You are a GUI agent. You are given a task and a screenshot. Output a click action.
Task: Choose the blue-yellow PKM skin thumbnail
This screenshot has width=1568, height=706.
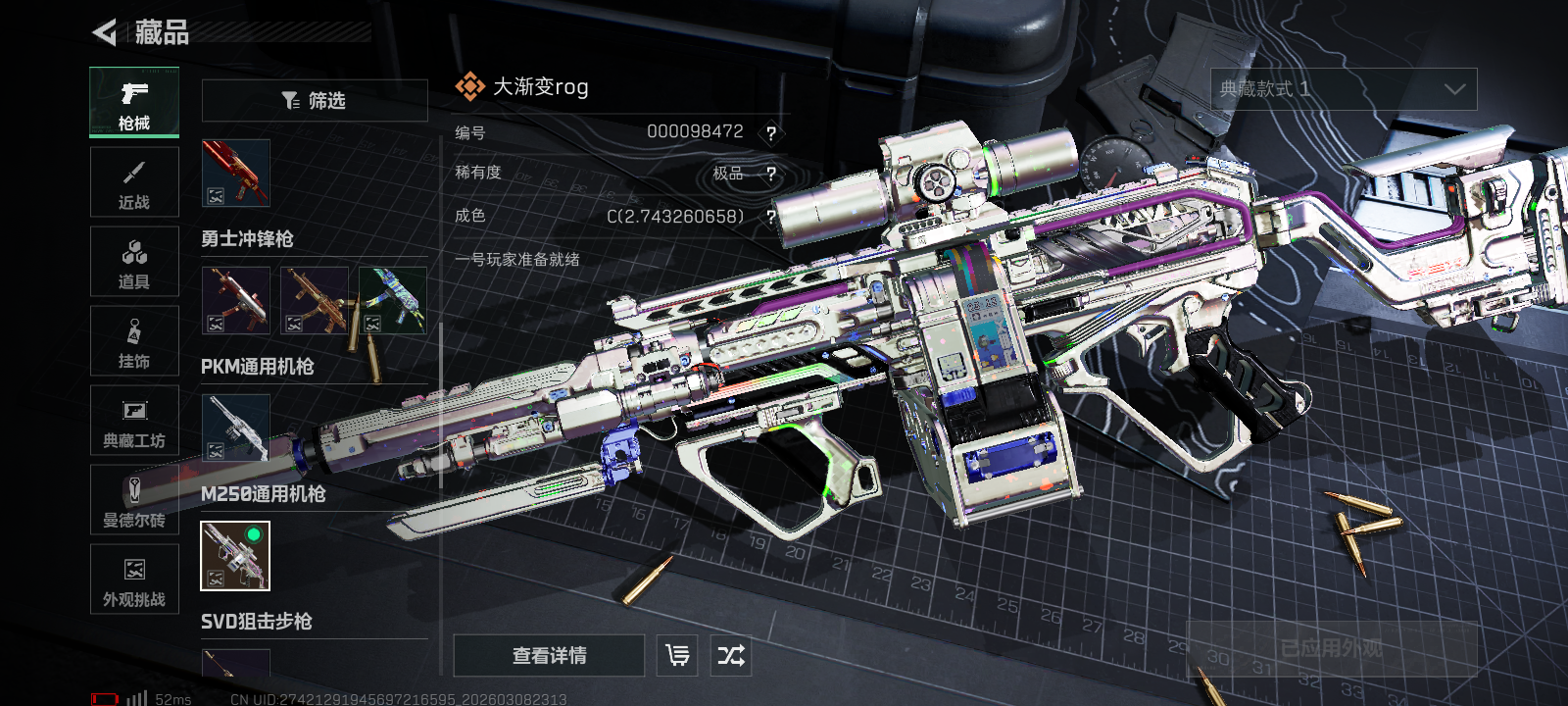(392, 300)
